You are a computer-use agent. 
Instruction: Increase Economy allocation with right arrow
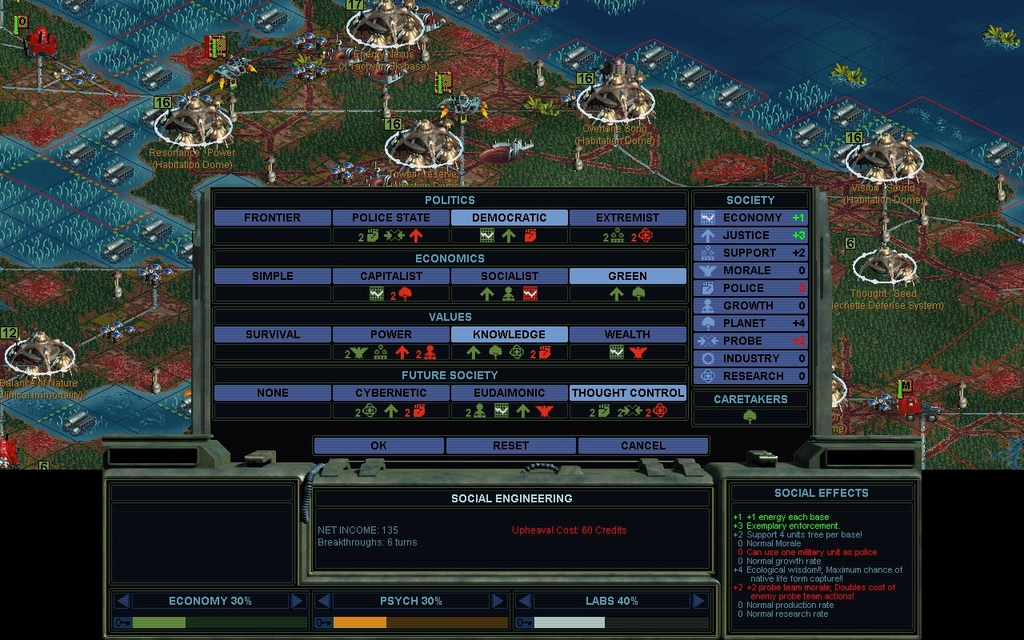coord(297,601)
